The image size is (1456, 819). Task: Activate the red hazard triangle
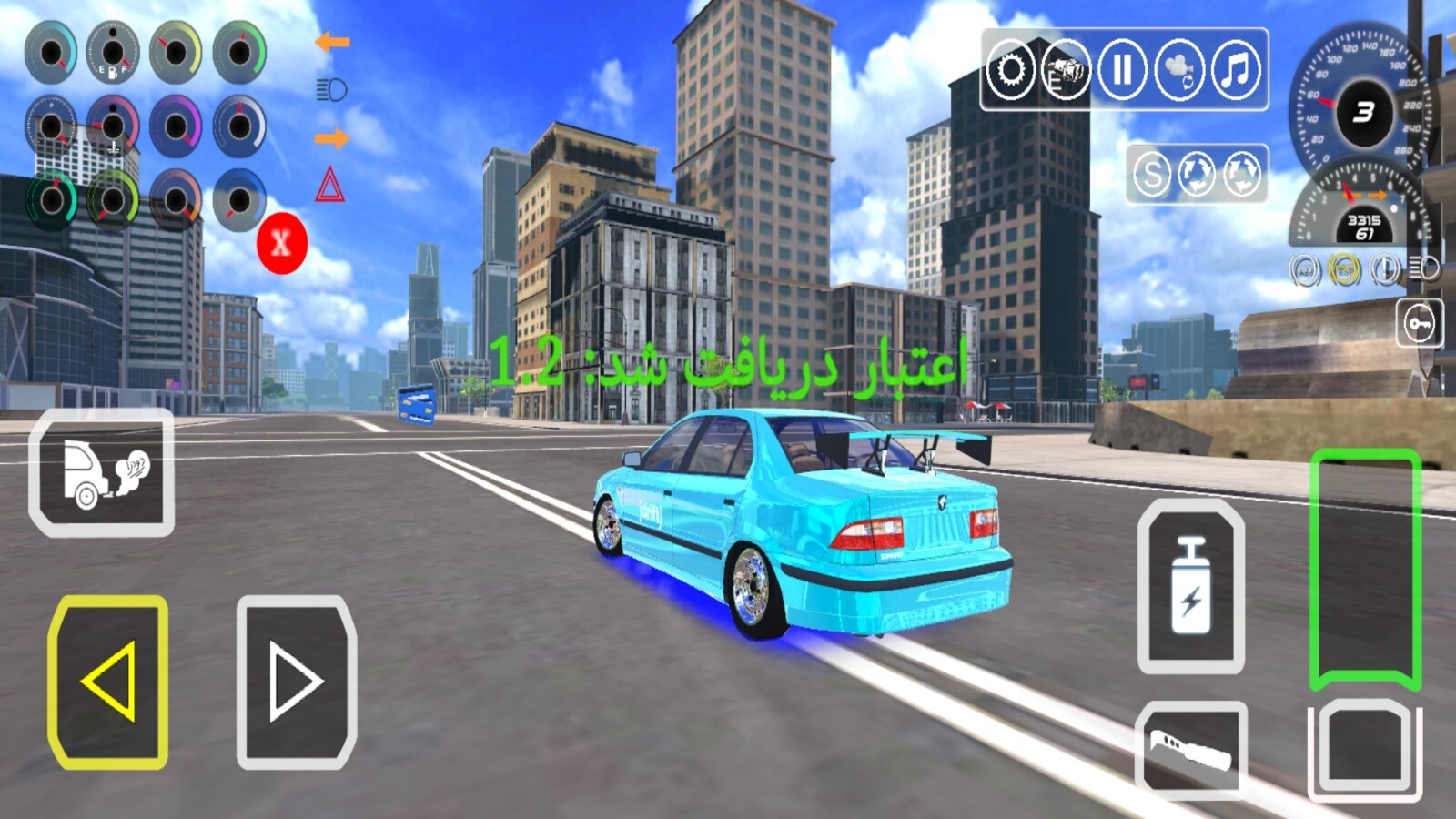[x=329, y=186]
